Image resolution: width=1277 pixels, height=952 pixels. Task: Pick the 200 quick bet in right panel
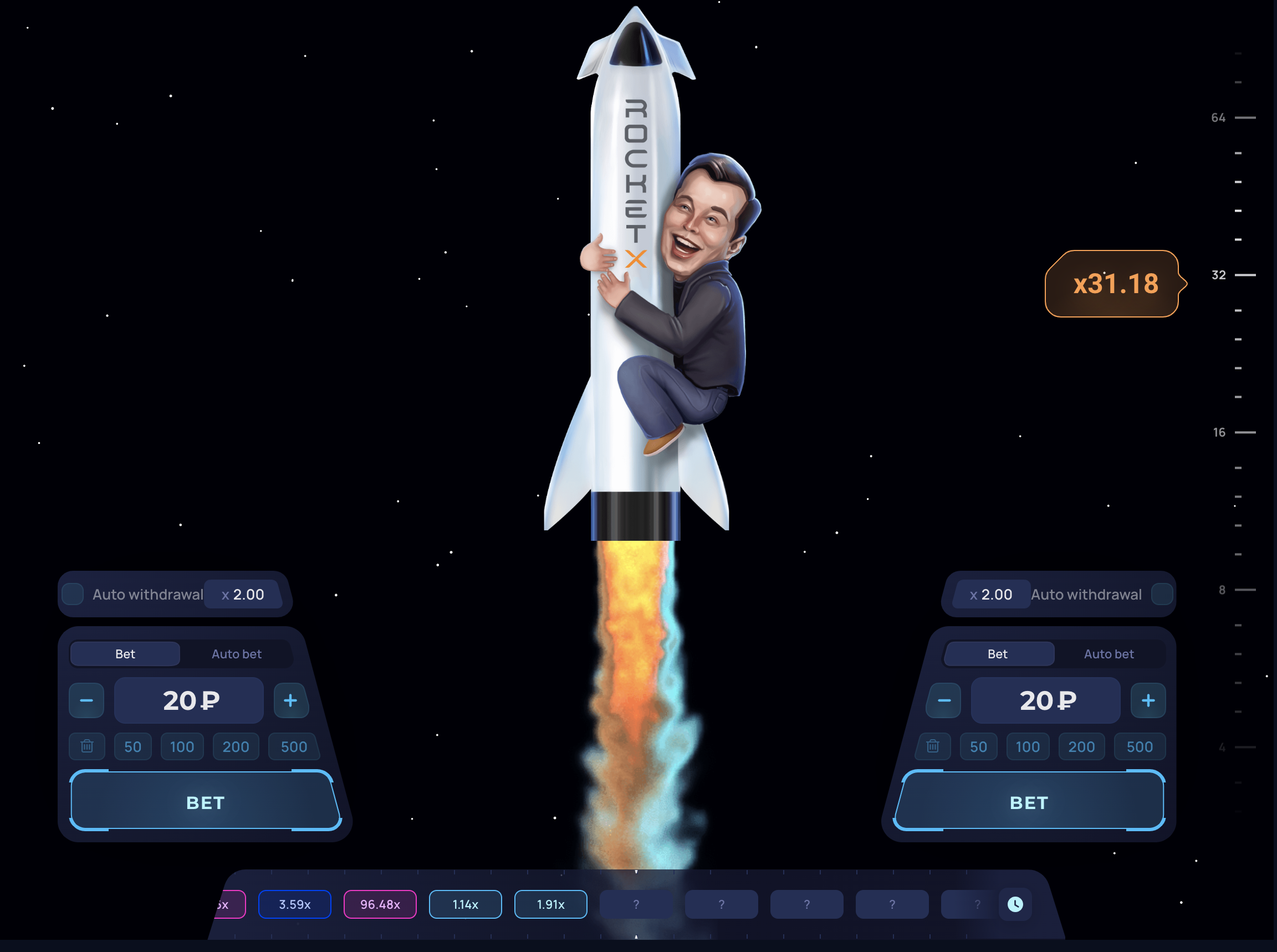click(1081, 747)
